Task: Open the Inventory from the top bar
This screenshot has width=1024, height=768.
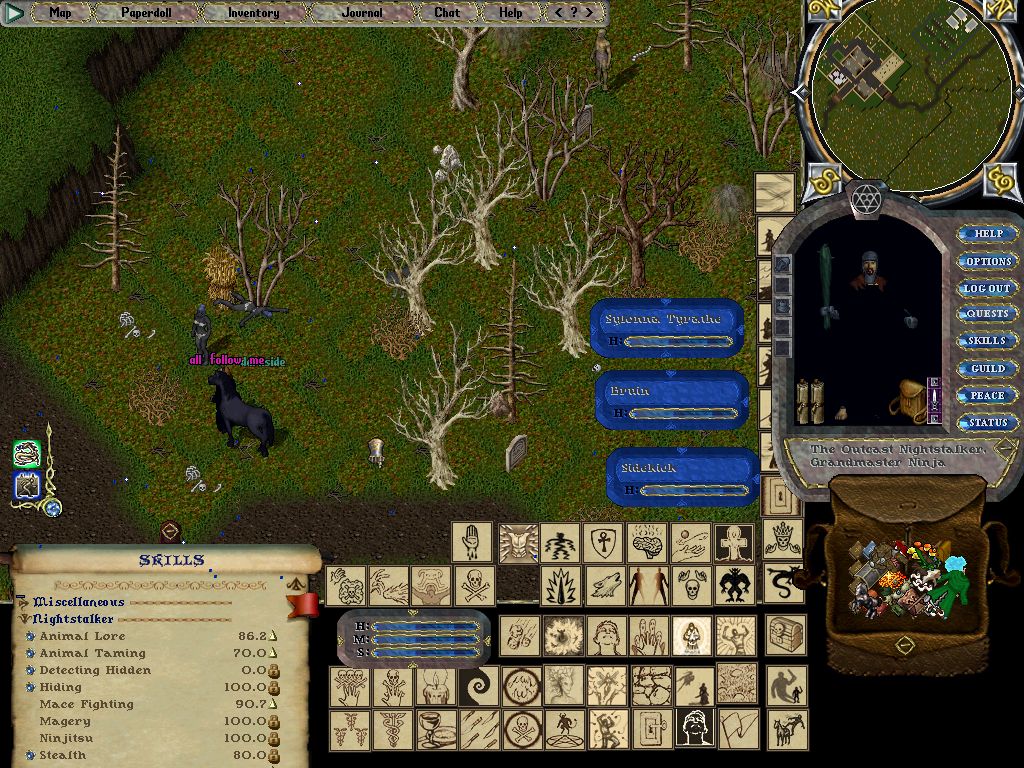Action: click(253, 13)
